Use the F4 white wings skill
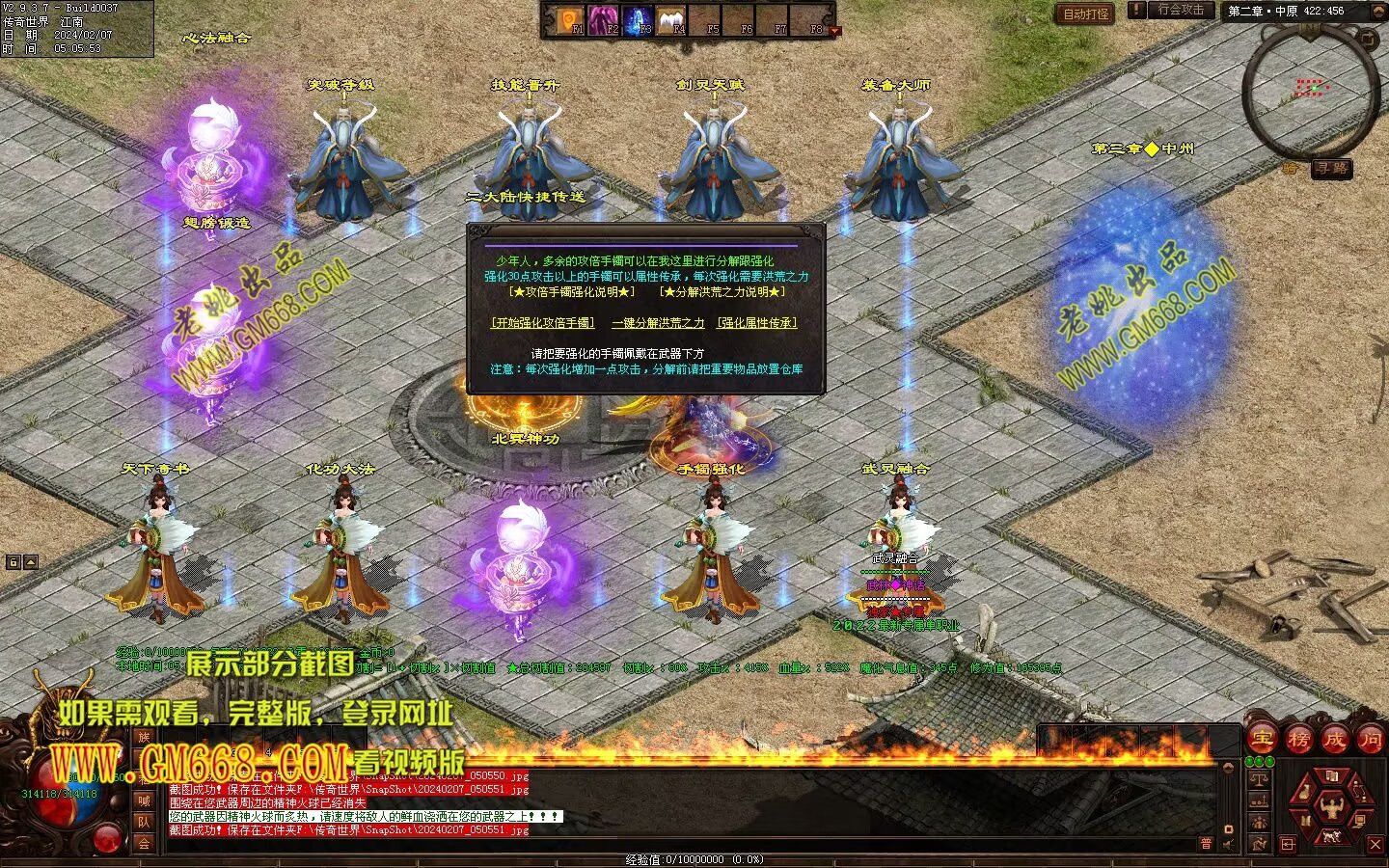 672,19
